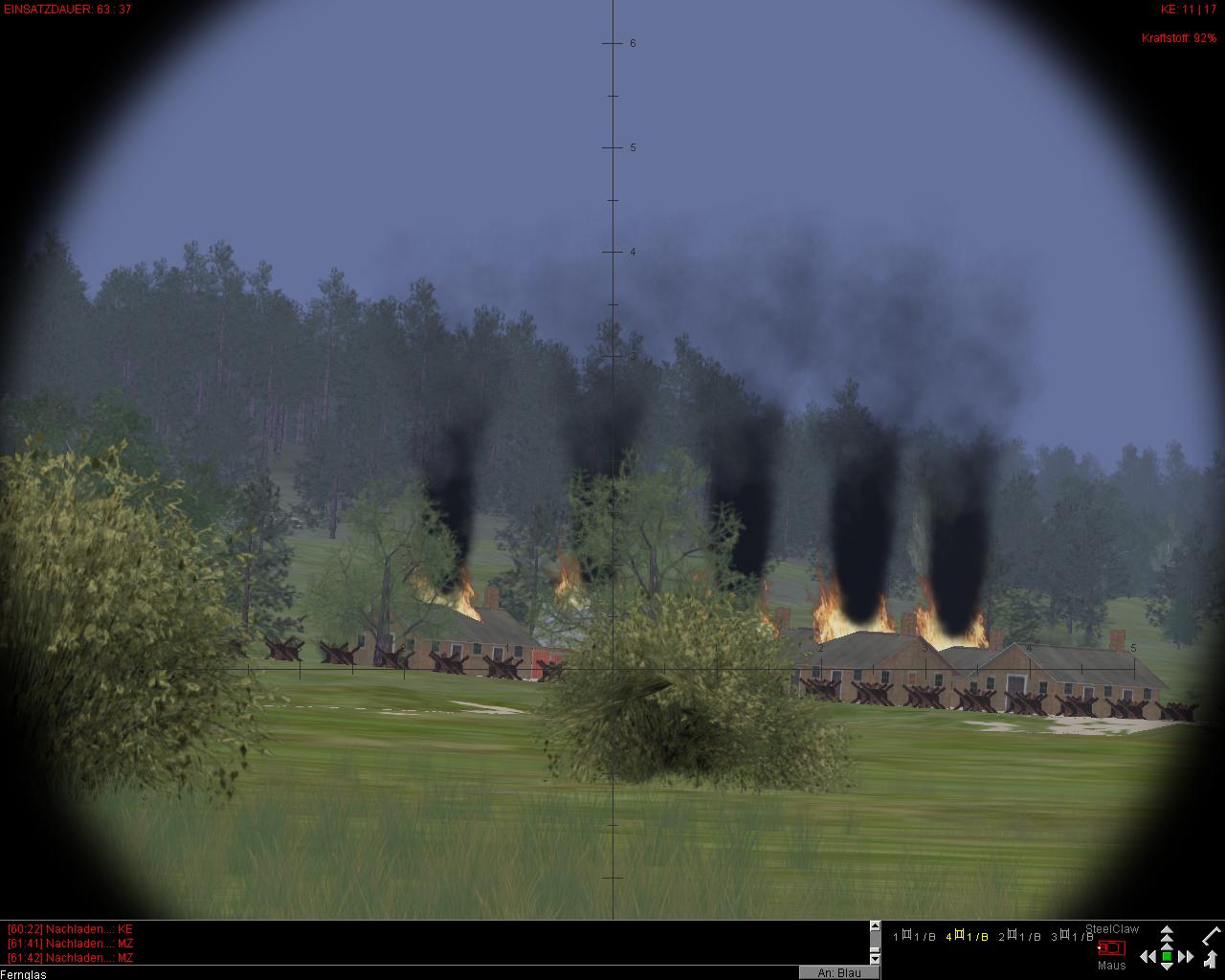The image size is (1225, 980).
Task: Click the down arrow reverse control
Action: [x=1167, y=968]
